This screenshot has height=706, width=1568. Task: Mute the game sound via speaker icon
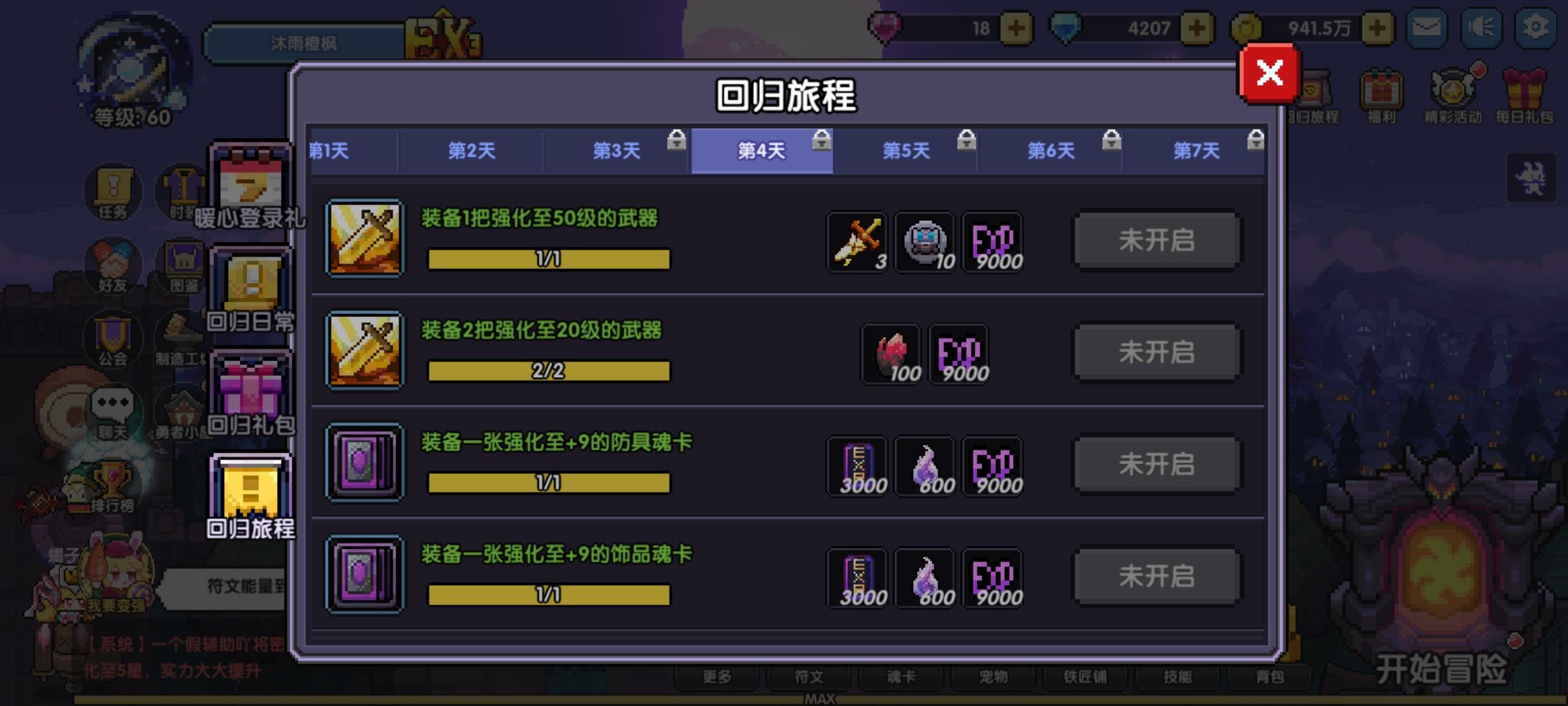1481,27
